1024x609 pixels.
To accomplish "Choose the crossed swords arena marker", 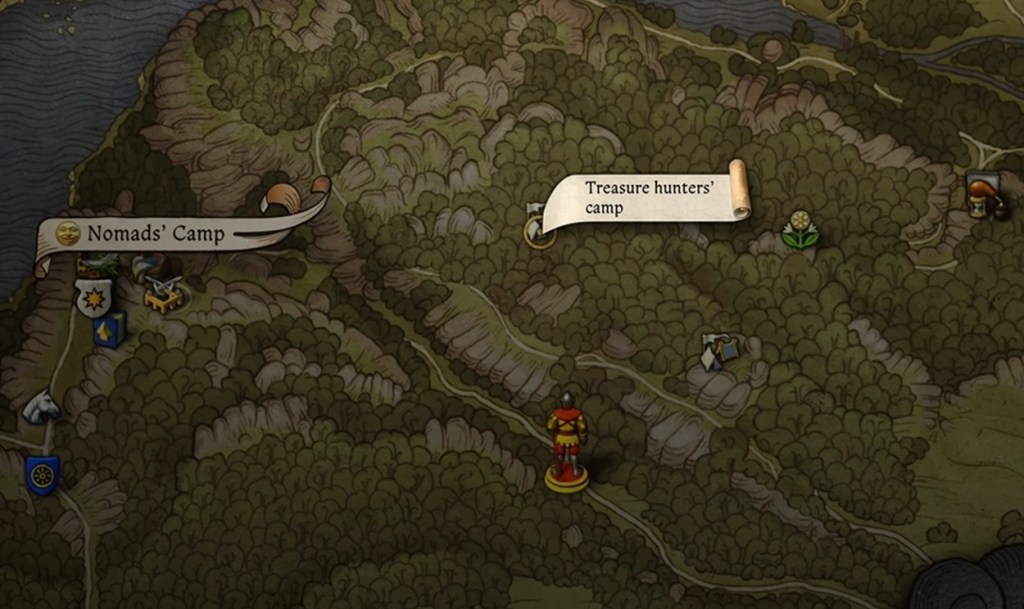I will [163, 293].
